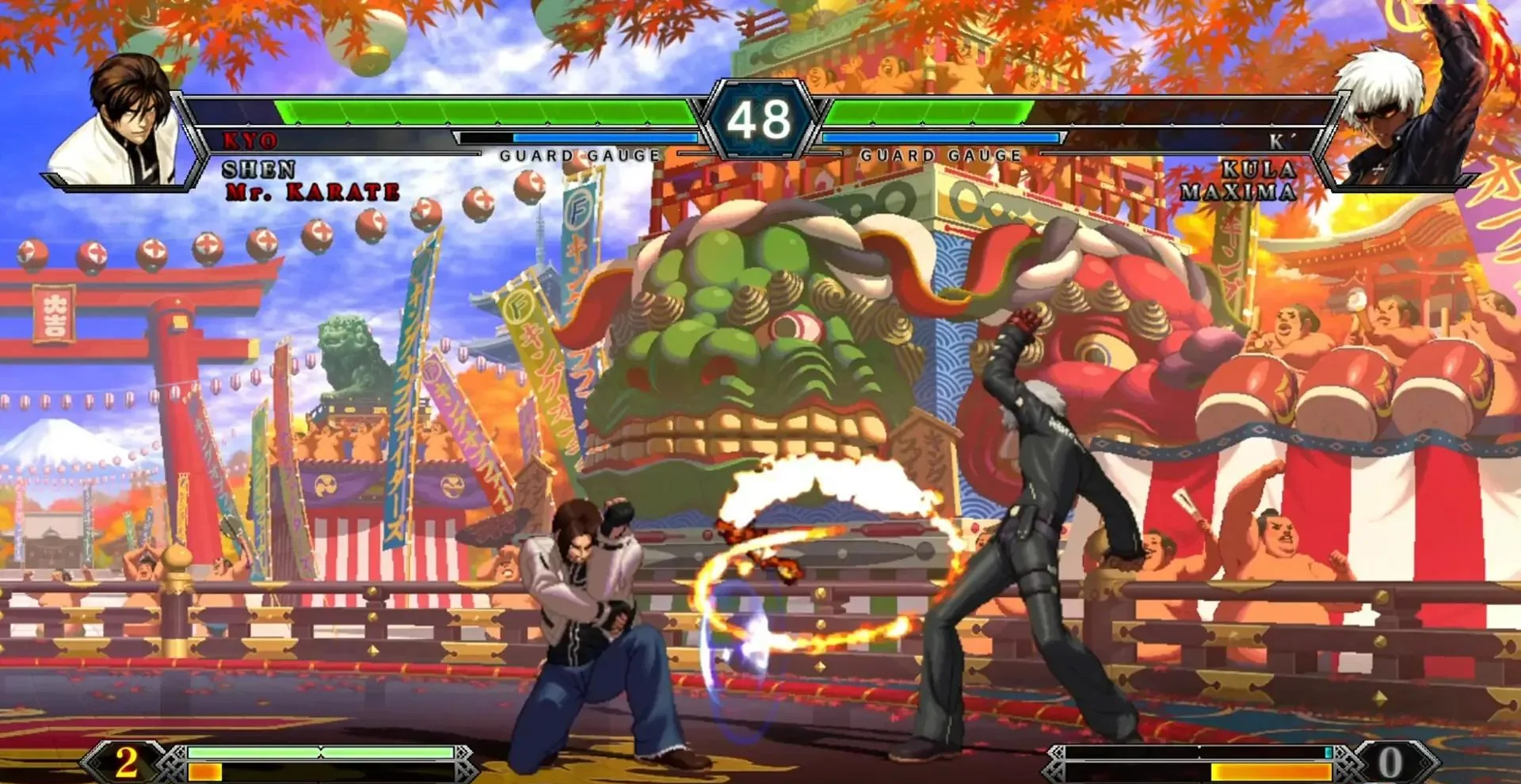Select the MAXIMA teammate name
The width and height of the screenshot is (1521, 784).
1238,192
